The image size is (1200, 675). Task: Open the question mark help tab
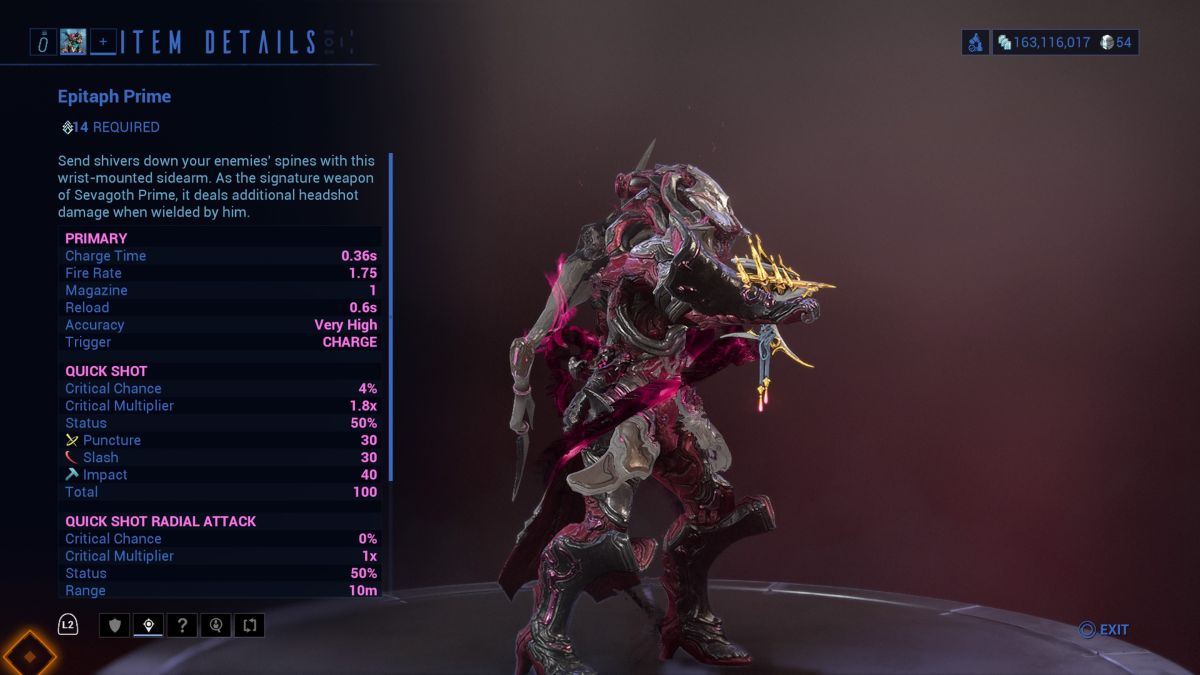coord(182,626)
